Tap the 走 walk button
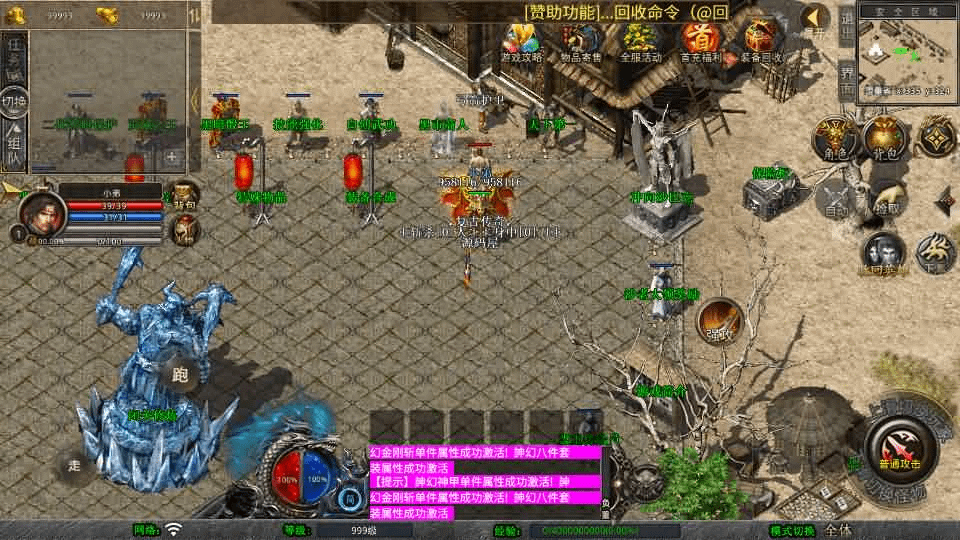This screenshot has height=540, width=960. (x=75, y=465)
